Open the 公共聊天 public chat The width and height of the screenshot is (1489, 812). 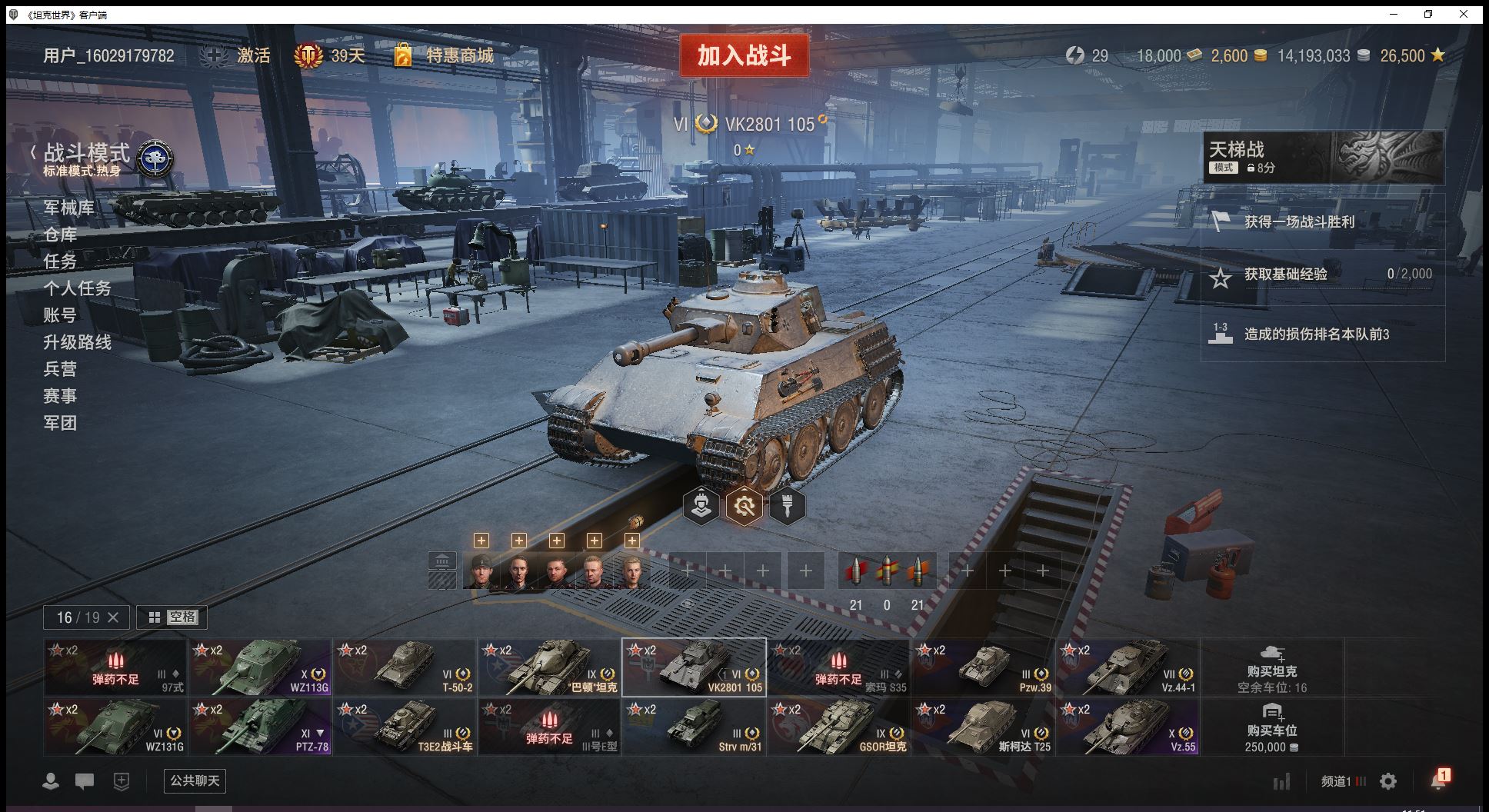point(195,781)
